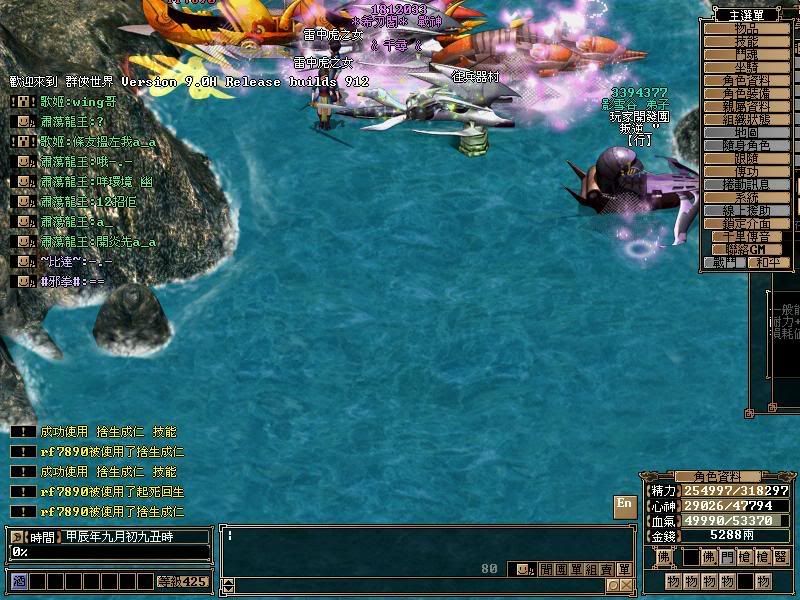Toggle the En input language button

[x=624, y=504]
